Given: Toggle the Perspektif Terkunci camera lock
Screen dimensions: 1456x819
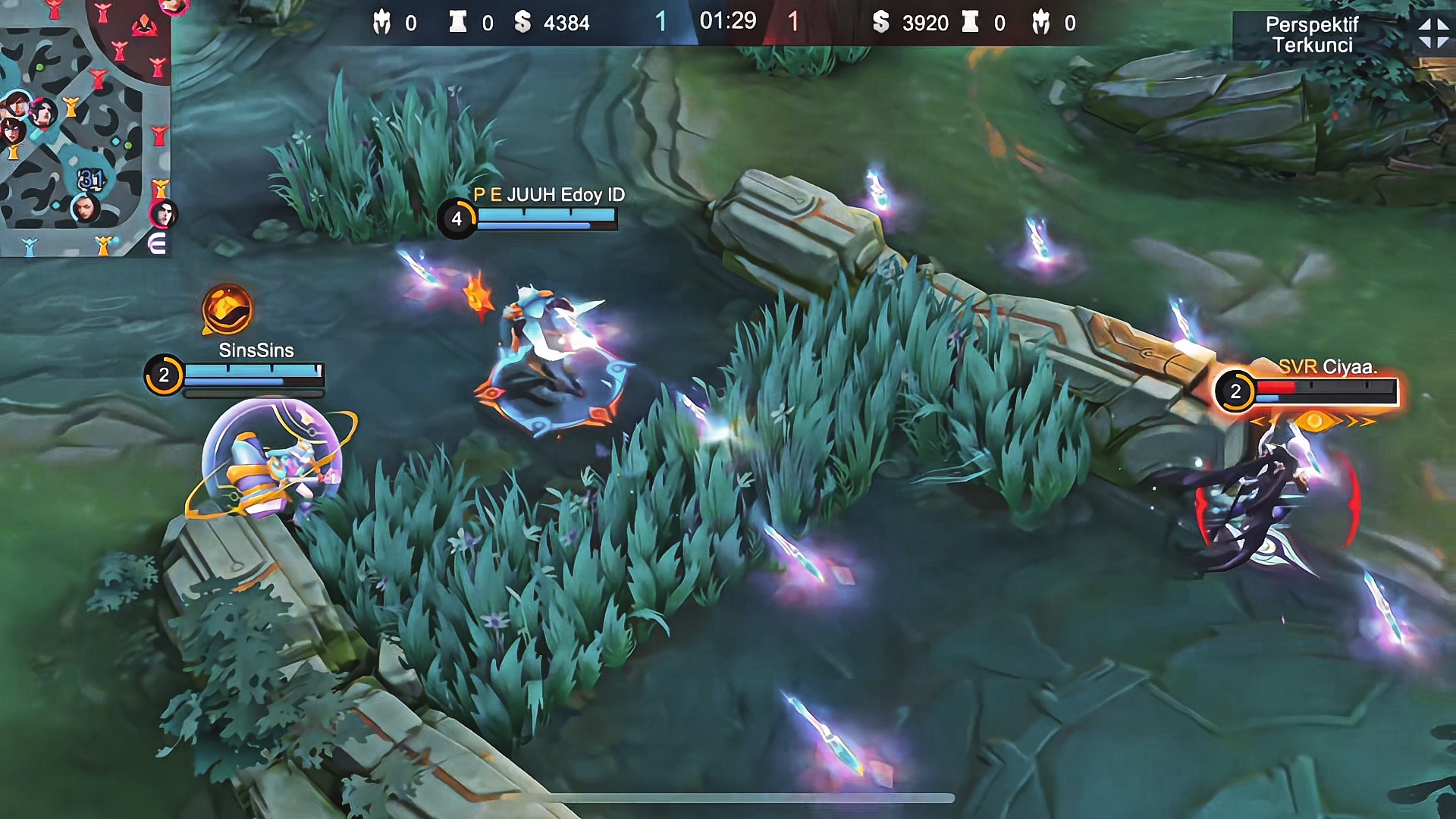Looking at the screenshot, I should click(1312, 35).
